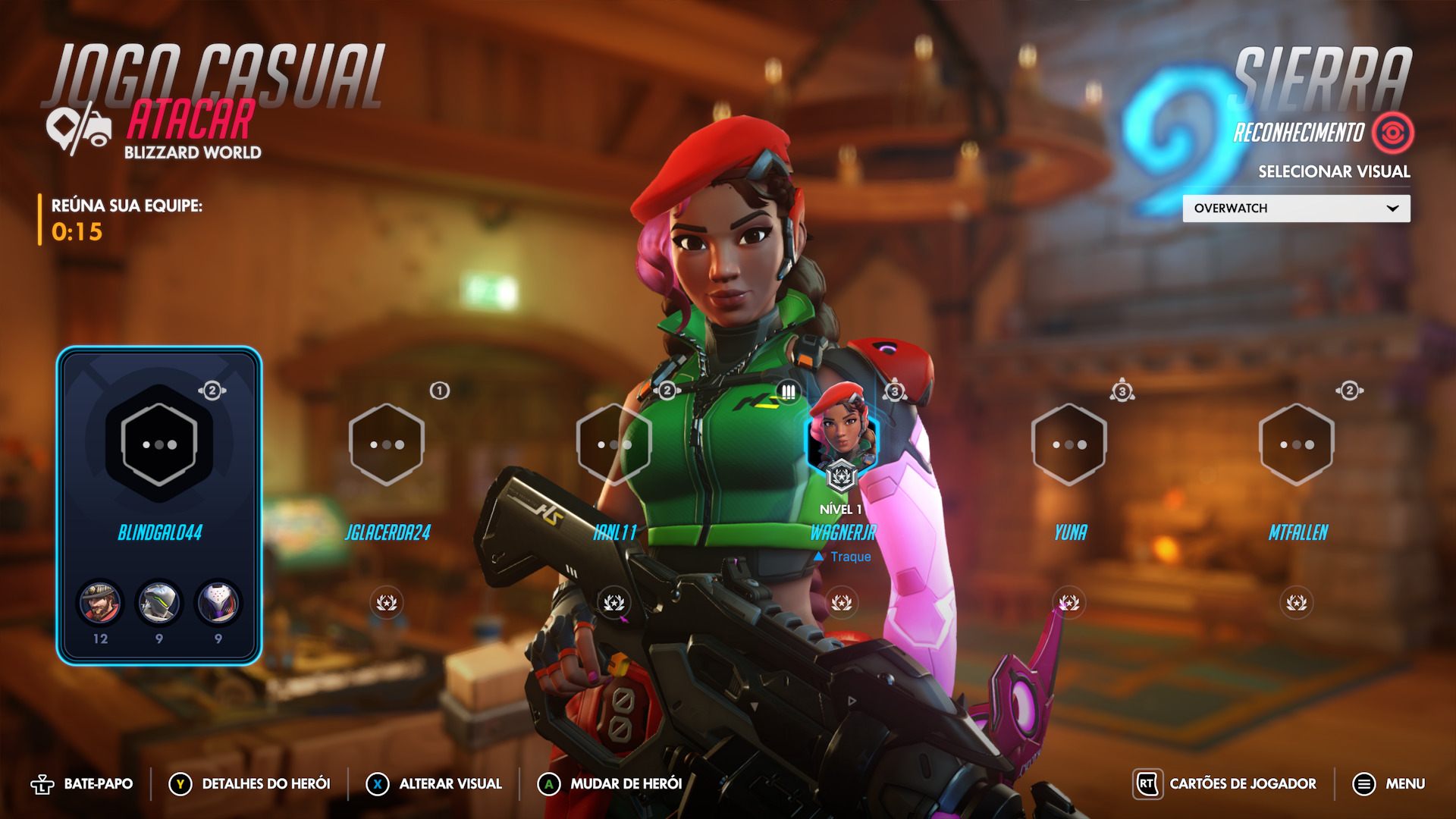Open the Menu
The width and height of the screenshot is (1456, 819).
(x=1389, y=784)
